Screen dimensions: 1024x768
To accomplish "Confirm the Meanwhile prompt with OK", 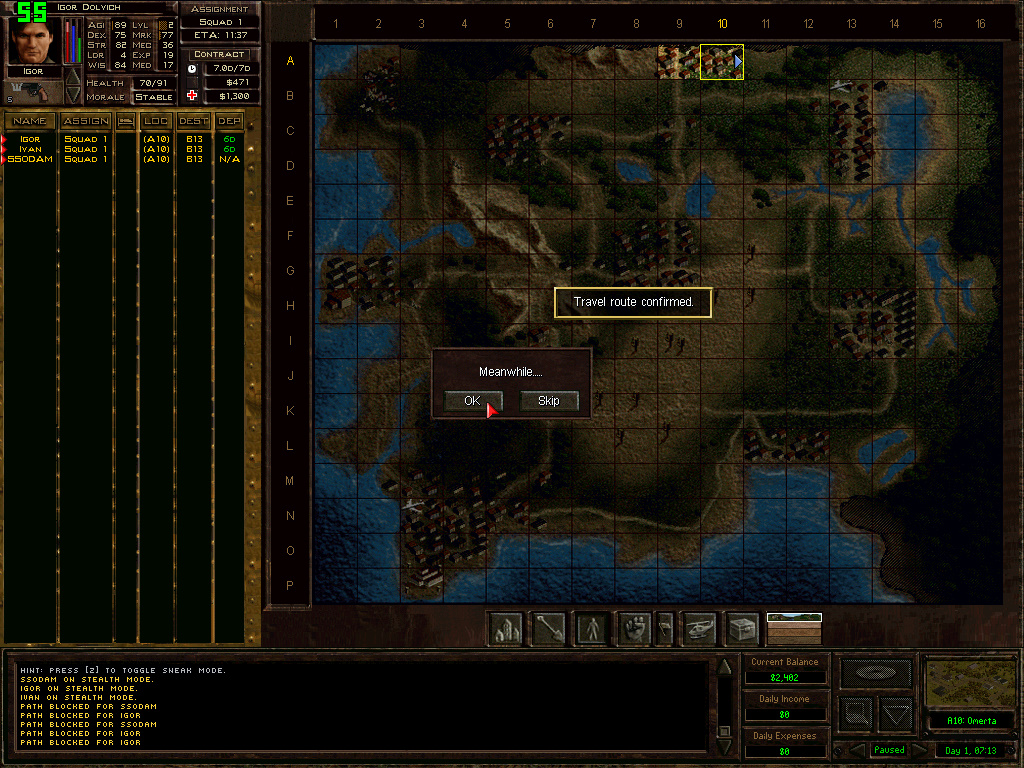I will click(x=472, y=401).
